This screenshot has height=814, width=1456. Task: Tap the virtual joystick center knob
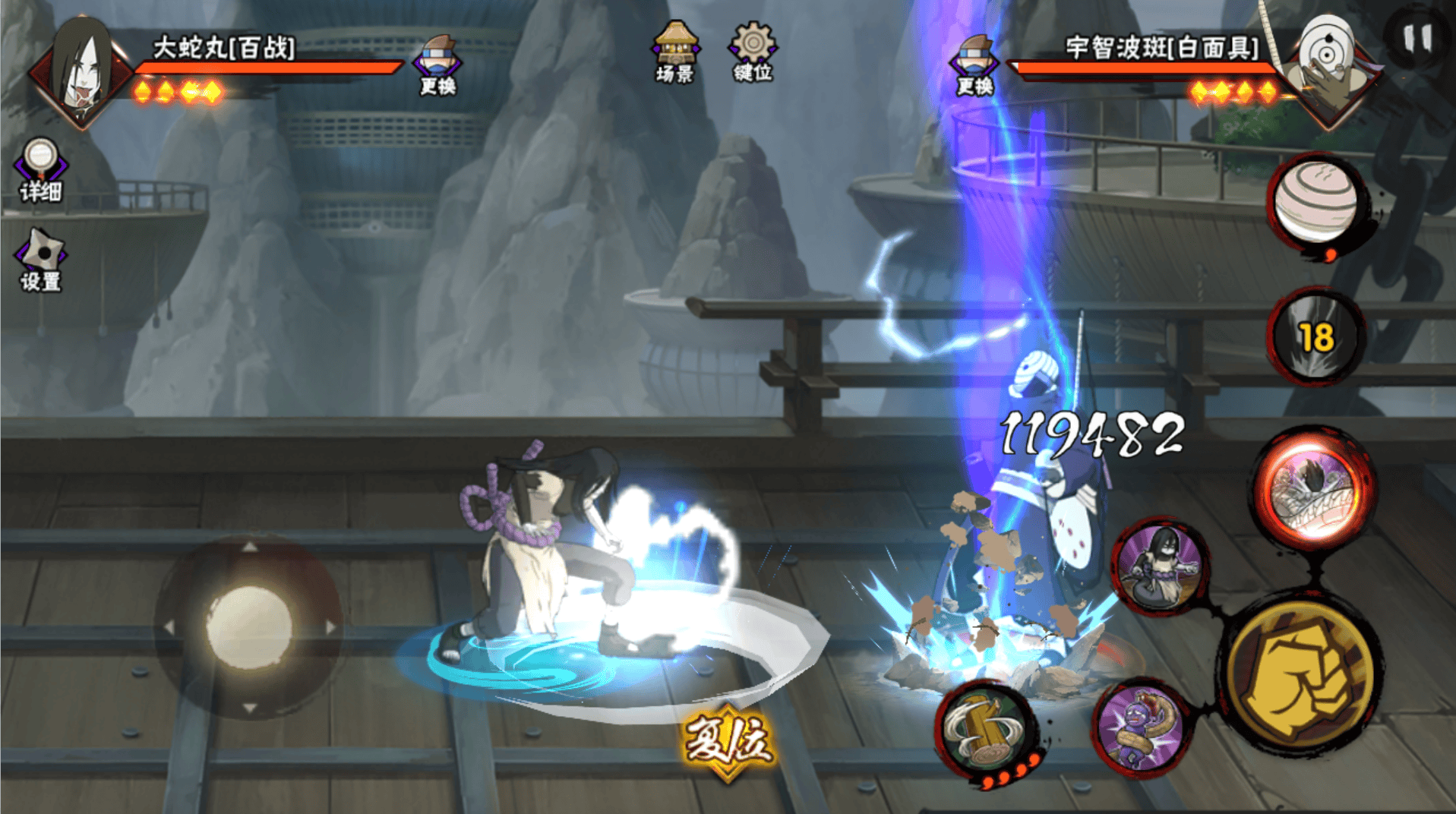pos(249,627)
